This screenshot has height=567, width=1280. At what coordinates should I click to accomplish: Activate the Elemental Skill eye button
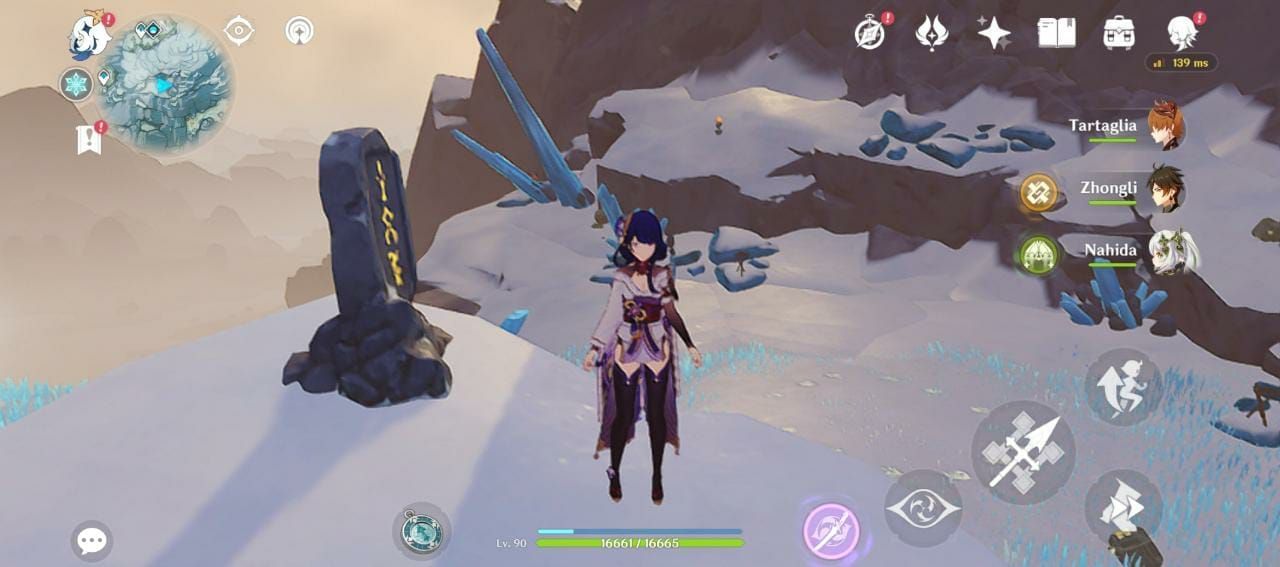point(923,508)
